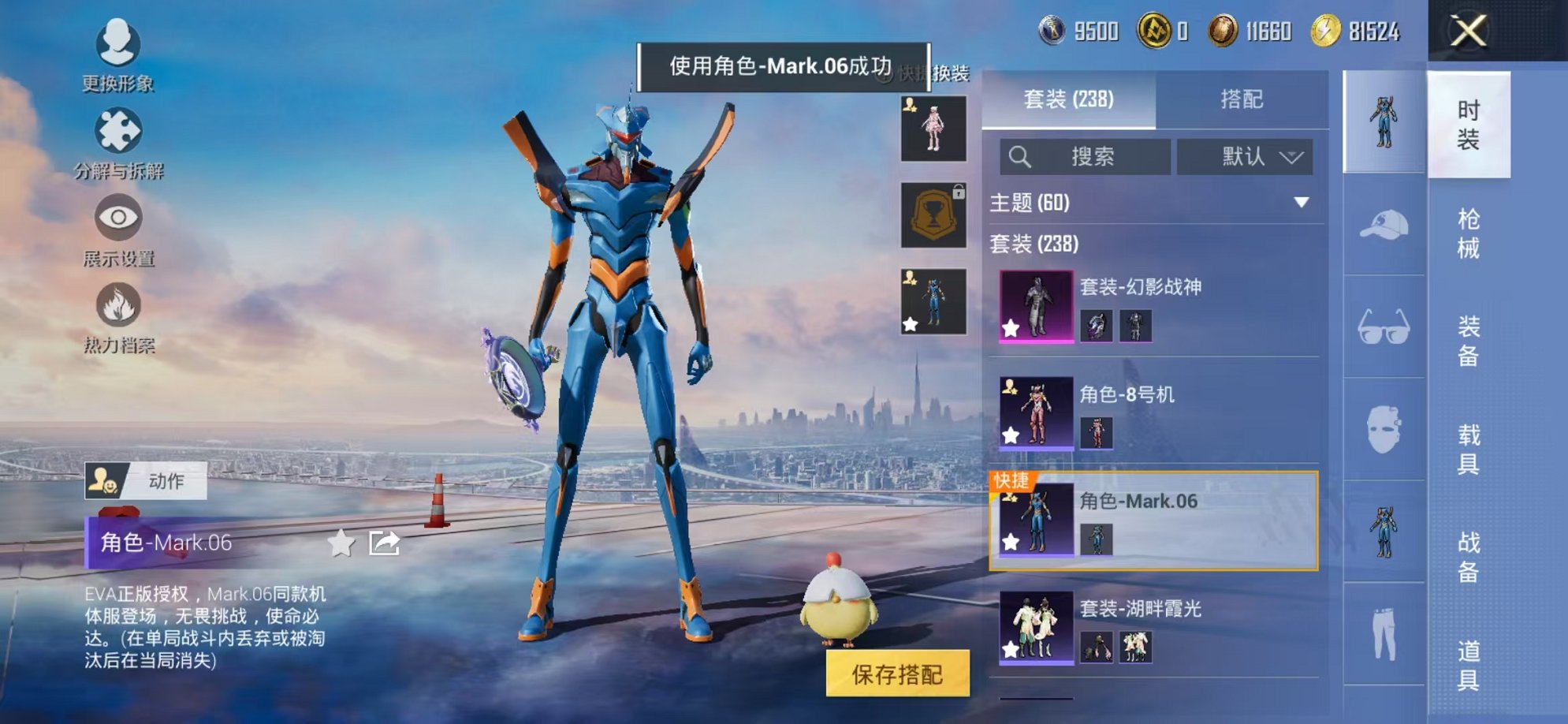This screenshot has height=724, width=1568.
Task: Expand the 套装 (238) list section
Action: (x=1033, y=244)
